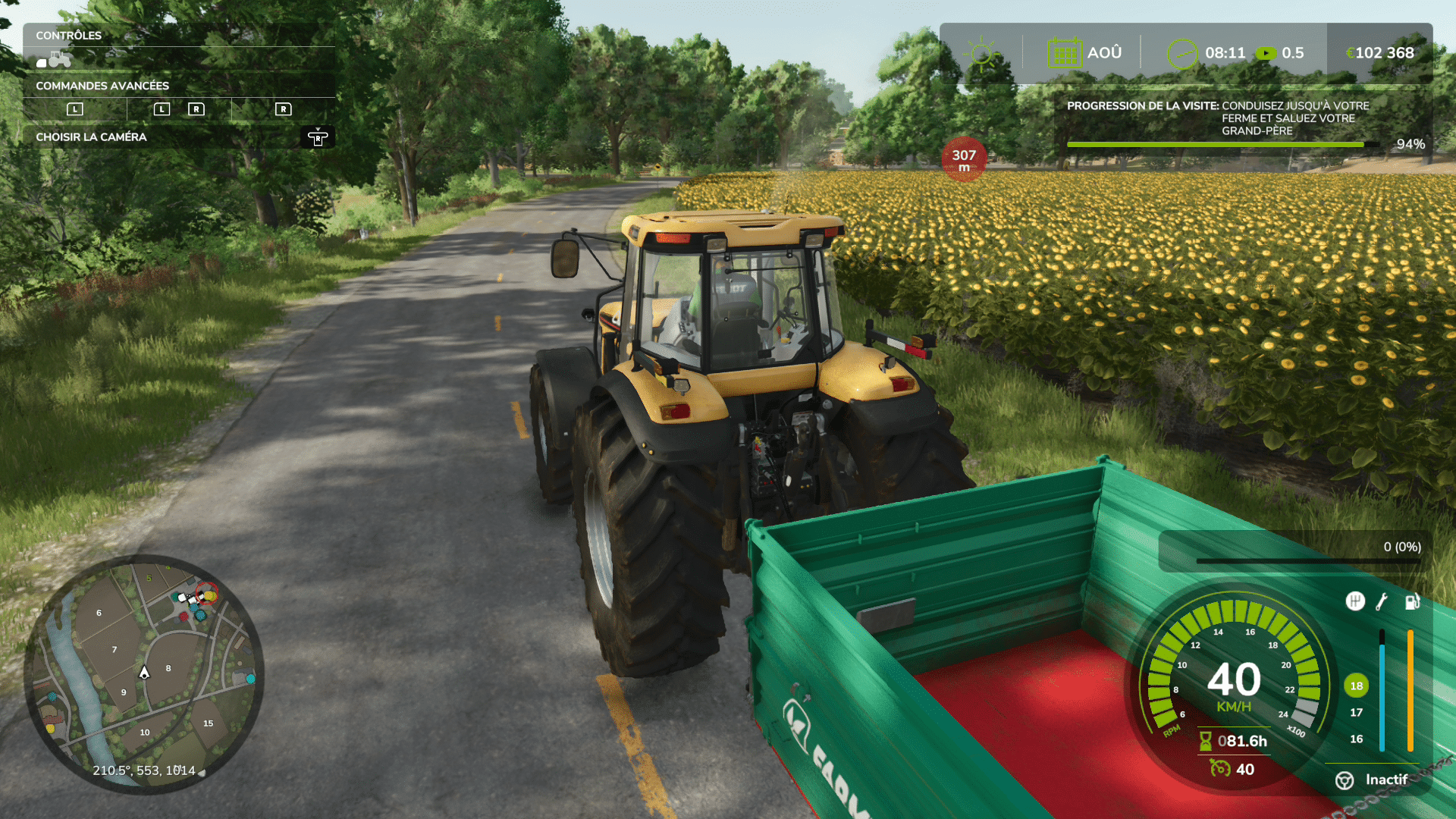Click the white player arrow on the minimap

(x=144, y=673)
